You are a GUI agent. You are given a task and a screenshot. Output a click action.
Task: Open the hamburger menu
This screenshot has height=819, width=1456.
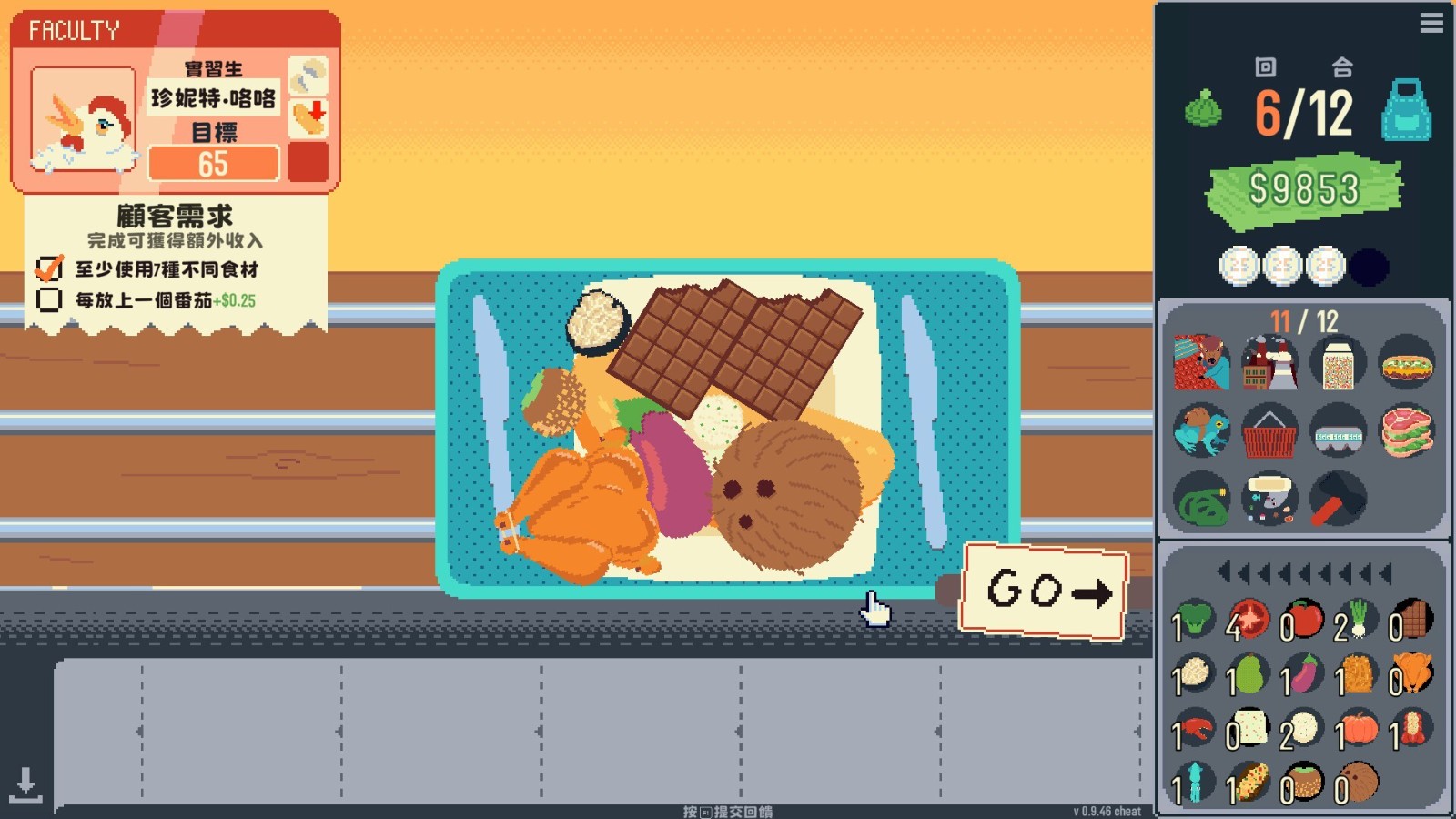tap(1431, 23)
